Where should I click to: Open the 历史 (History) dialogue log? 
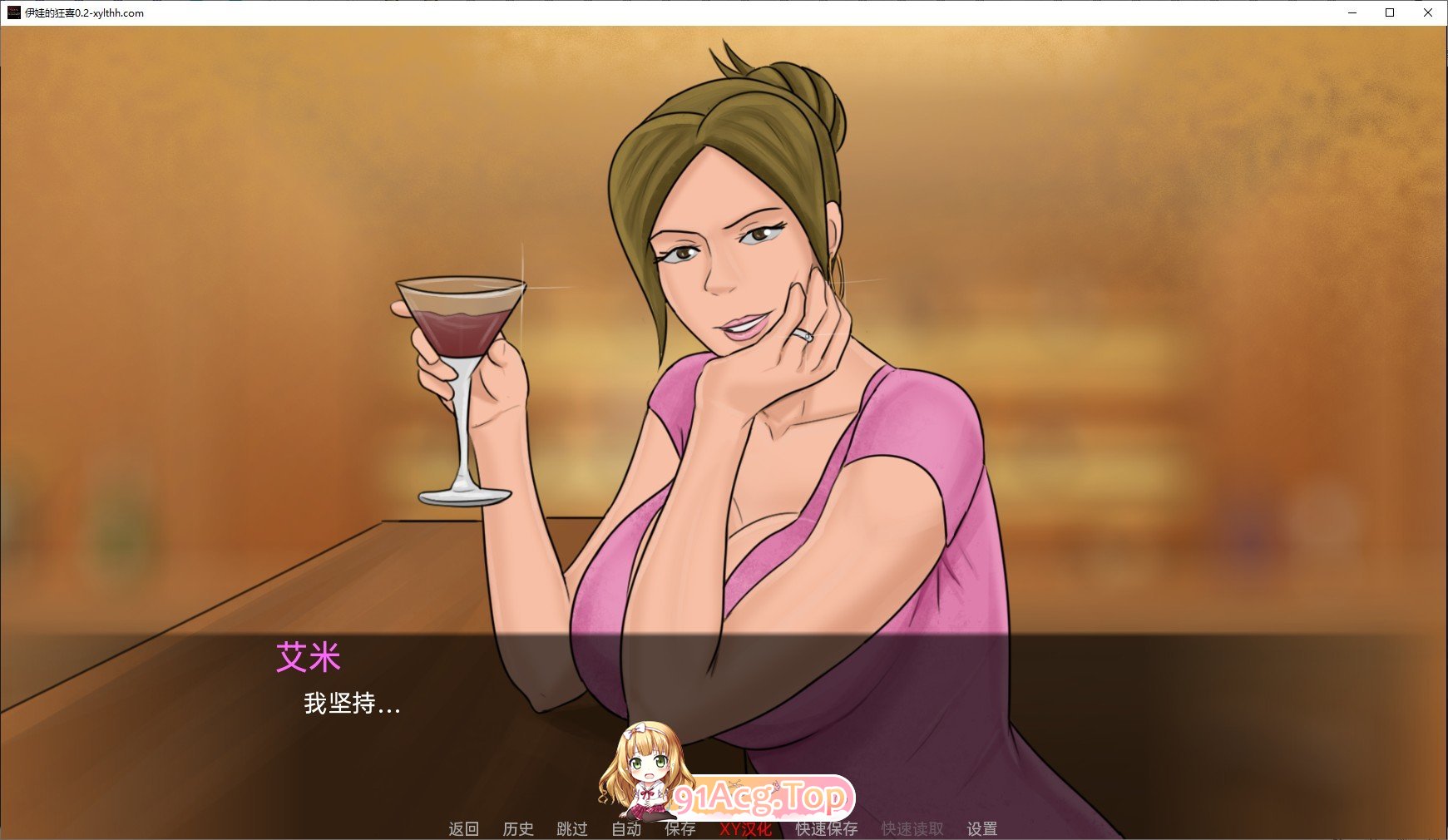click(x=520, y=829)
